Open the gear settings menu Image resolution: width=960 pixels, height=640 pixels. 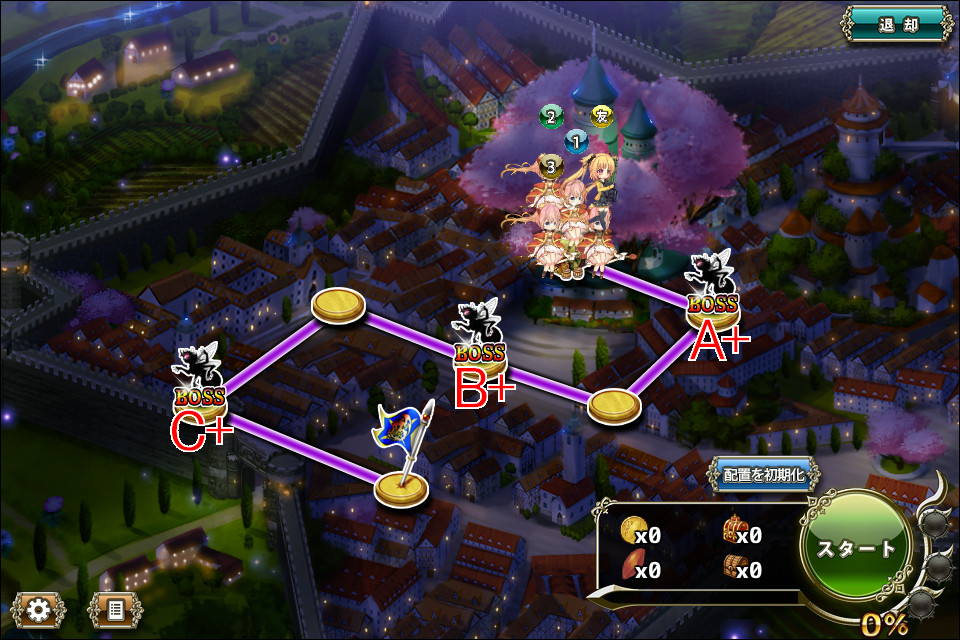click(x=39, y=608)
